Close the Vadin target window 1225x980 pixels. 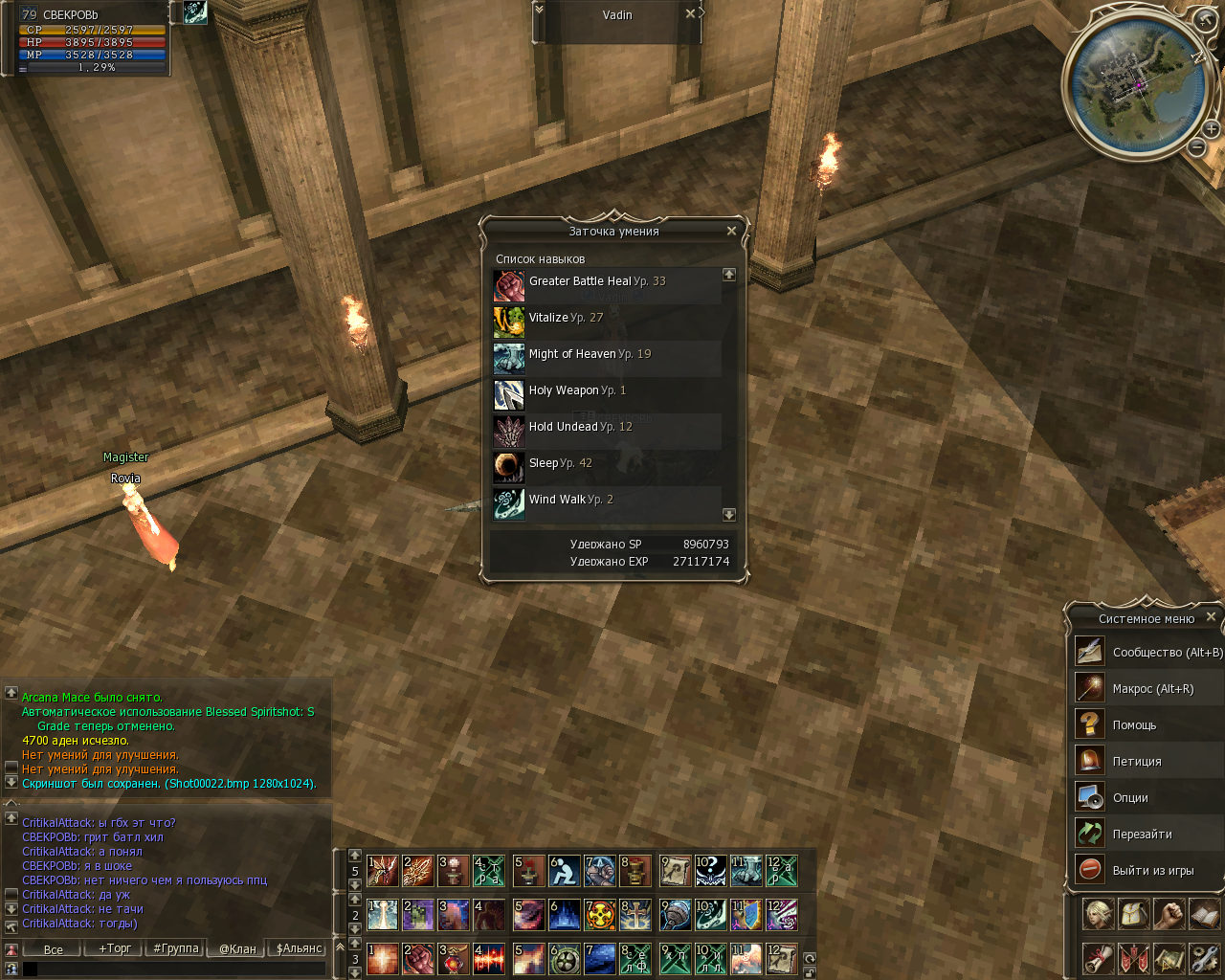pos(690,14)
